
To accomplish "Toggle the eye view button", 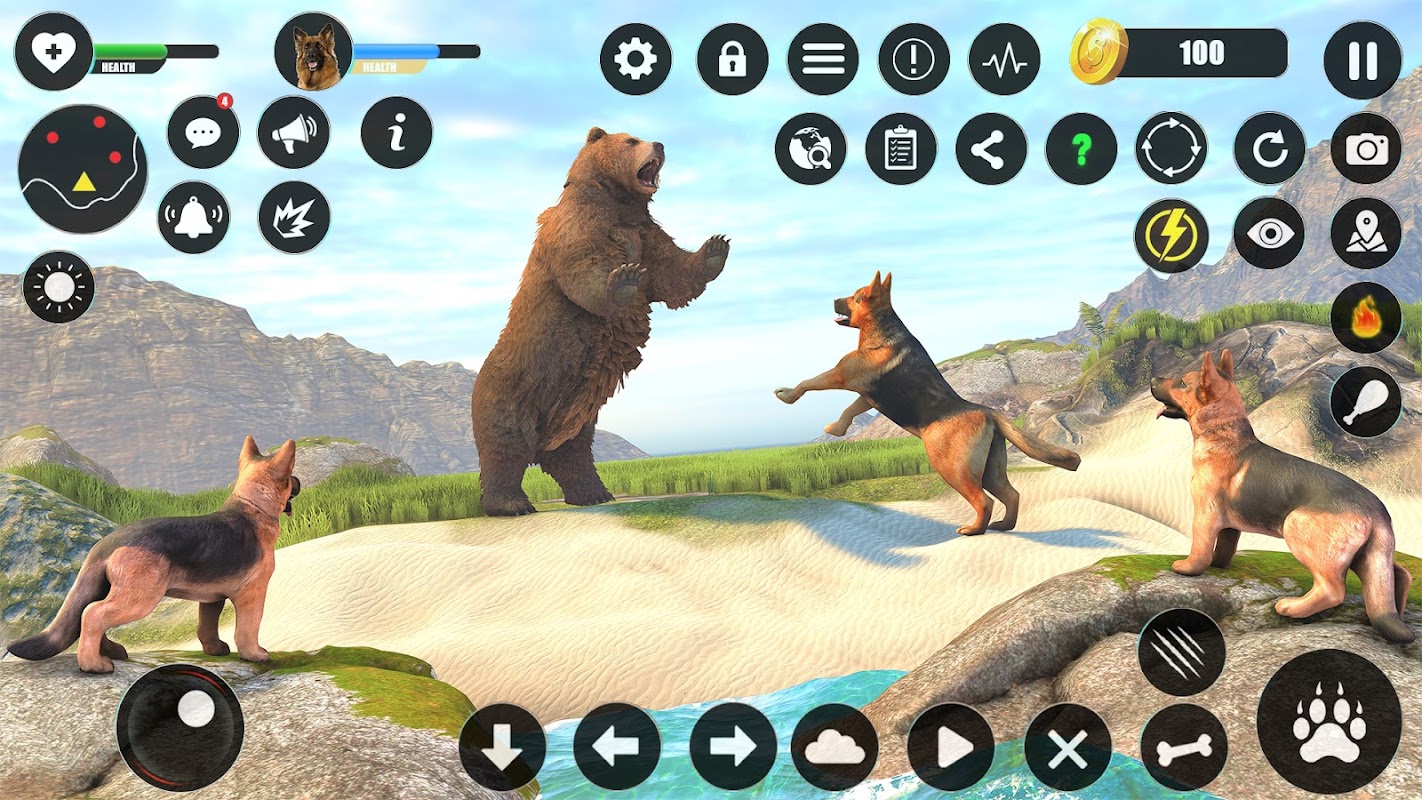I will click(1269, 234).
